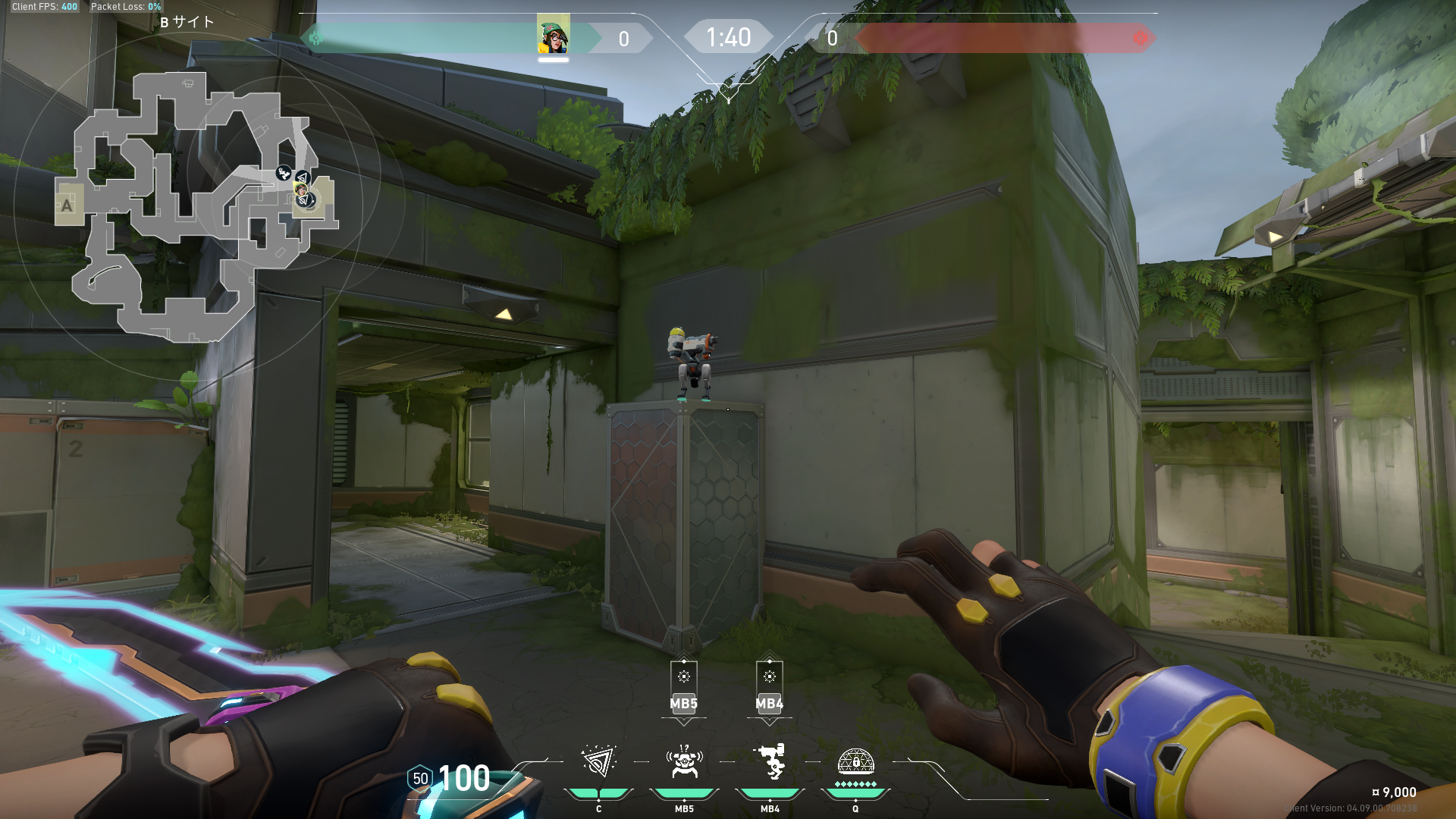Click Killjoy's portrait in the top bar
This screenshot has width=1456, height=819.
coord(553,35)
